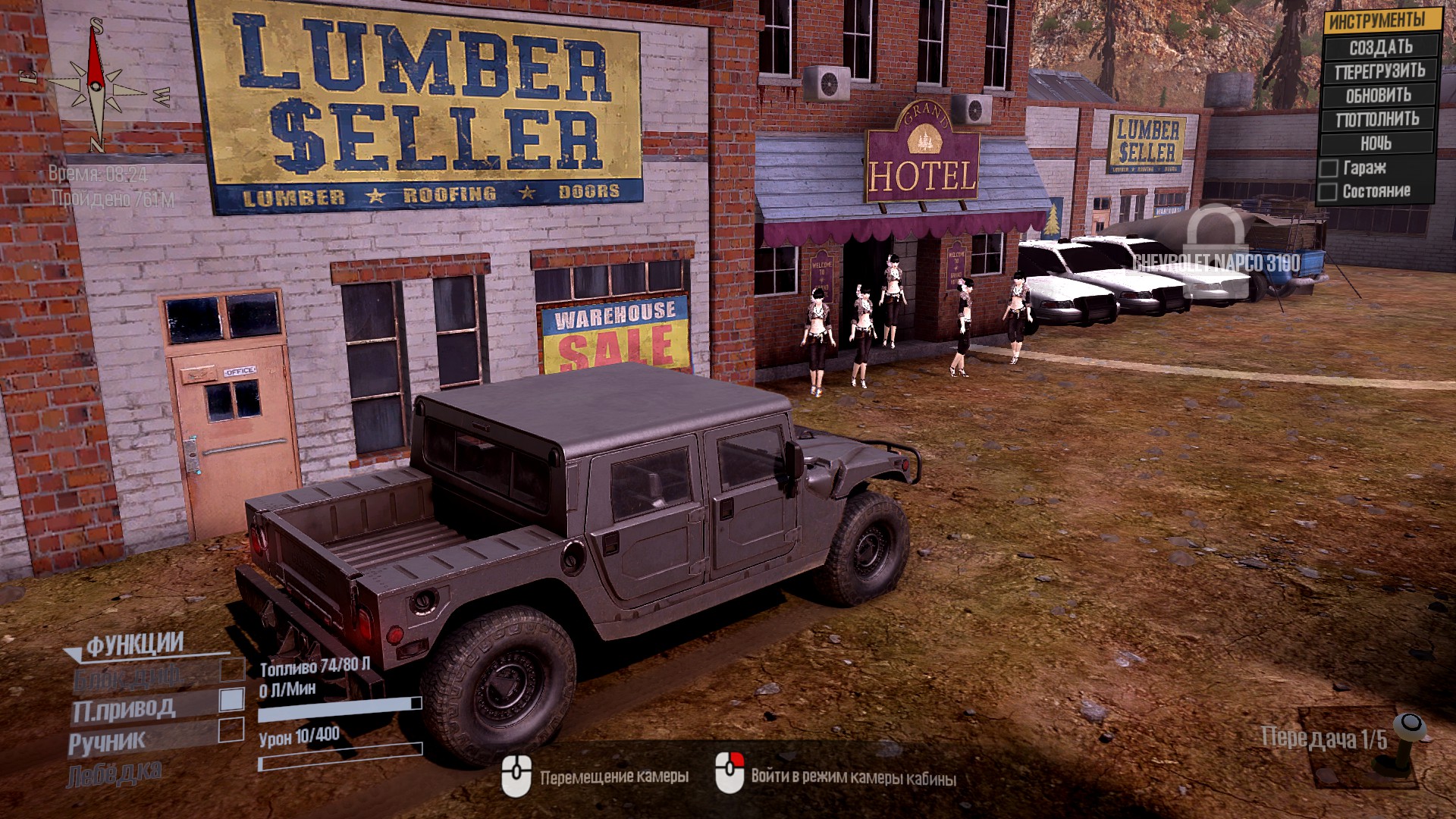Enable the Состояние checkbox
This screenshot has height=819, width=1456.
pyautogui.click(x=1328, y=192)
